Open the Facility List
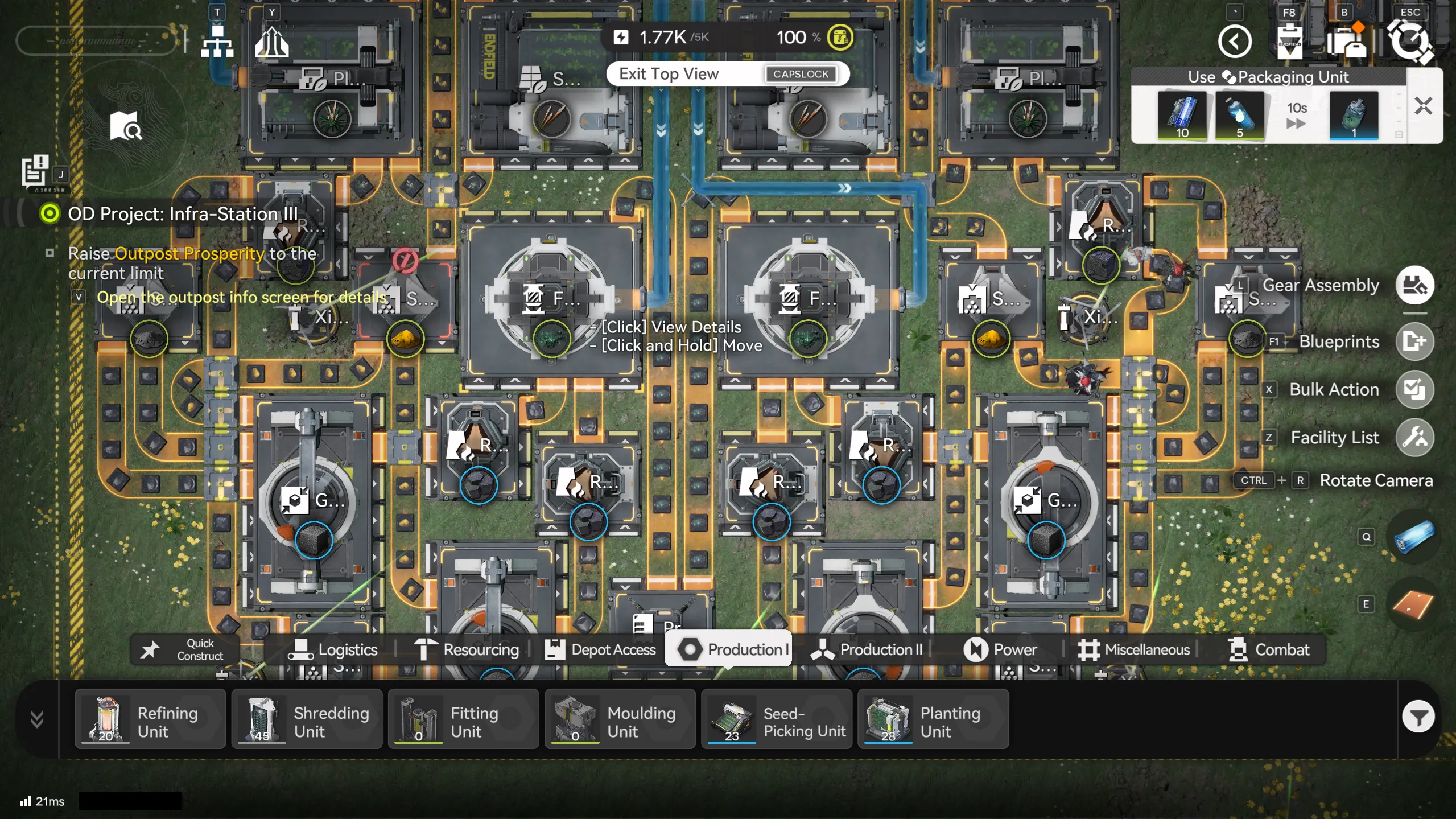The width and height of the screenshot is (1456, 819). pos(1414,438)
